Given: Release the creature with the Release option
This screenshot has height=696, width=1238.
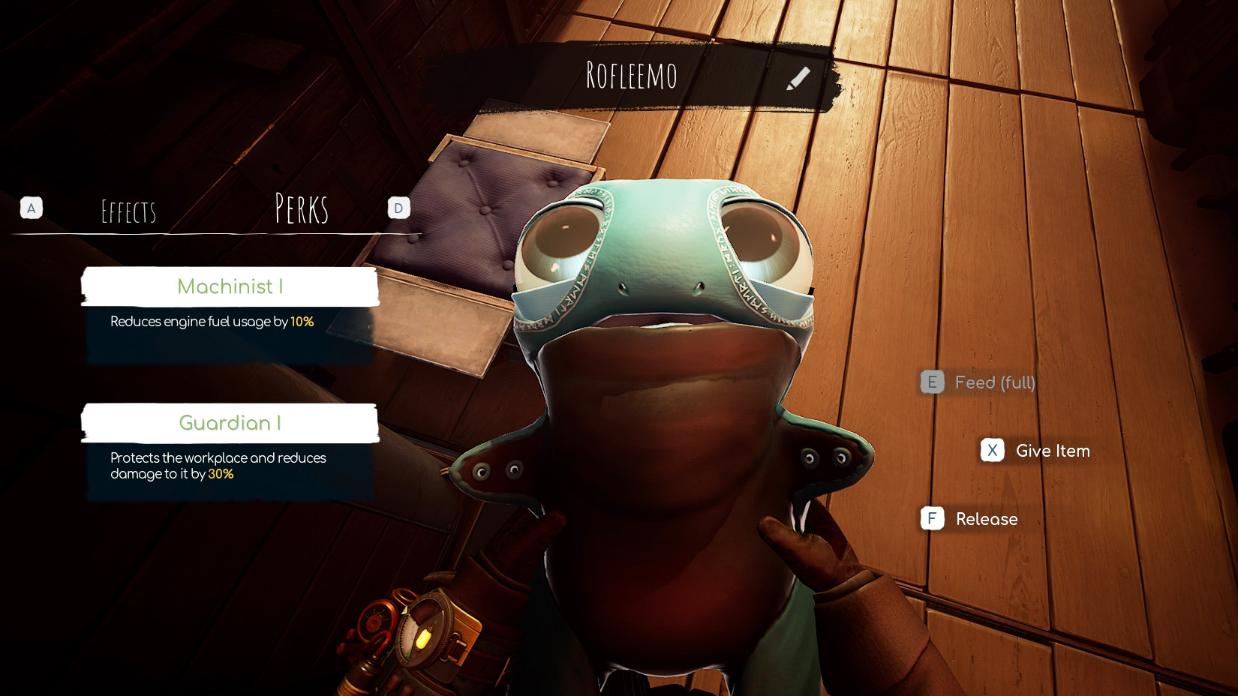Looking at the screenshot, I should point(970,519).
